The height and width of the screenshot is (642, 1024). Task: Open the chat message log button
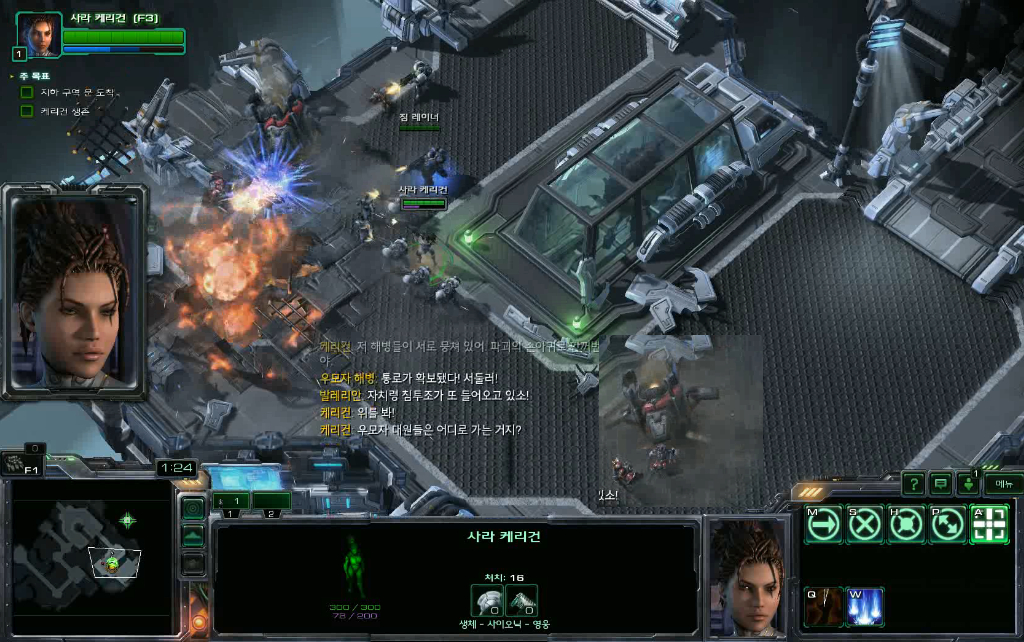(941, 484)
